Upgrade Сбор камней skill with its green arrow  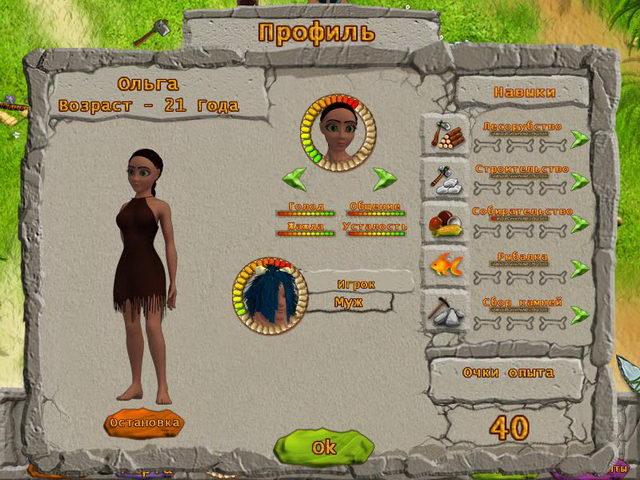click(x=580, y=312)
